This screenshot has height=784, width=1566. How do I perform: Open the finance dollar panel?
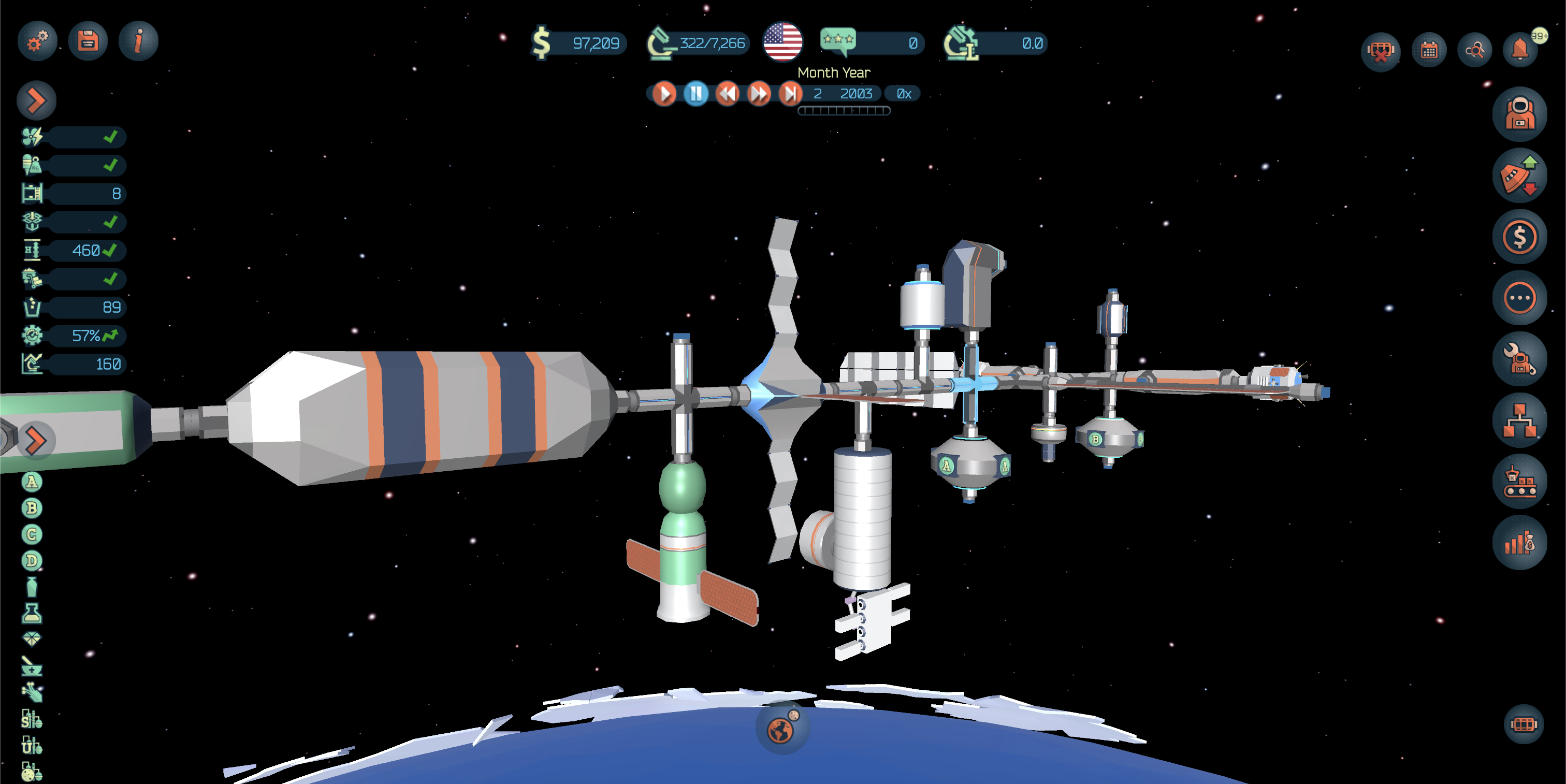click(1520, 237)
